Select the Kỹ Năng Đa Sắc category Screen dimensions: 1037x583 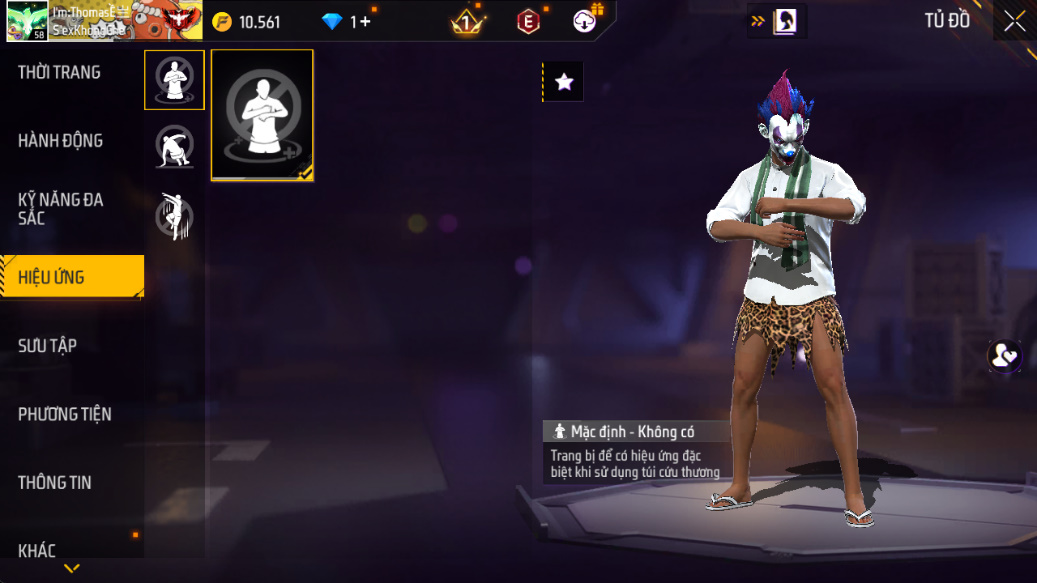point(61,208)
